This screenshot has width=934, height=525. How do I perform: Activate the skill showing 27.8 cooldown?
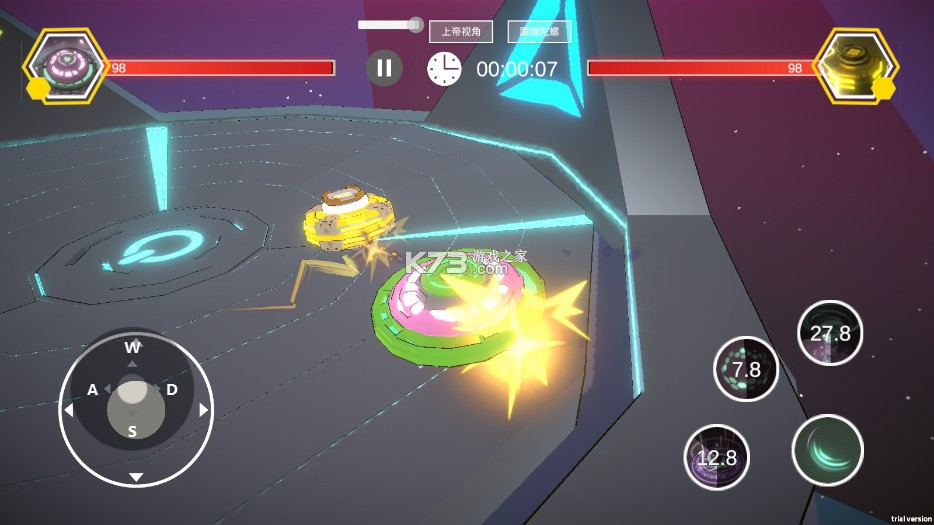830,333
